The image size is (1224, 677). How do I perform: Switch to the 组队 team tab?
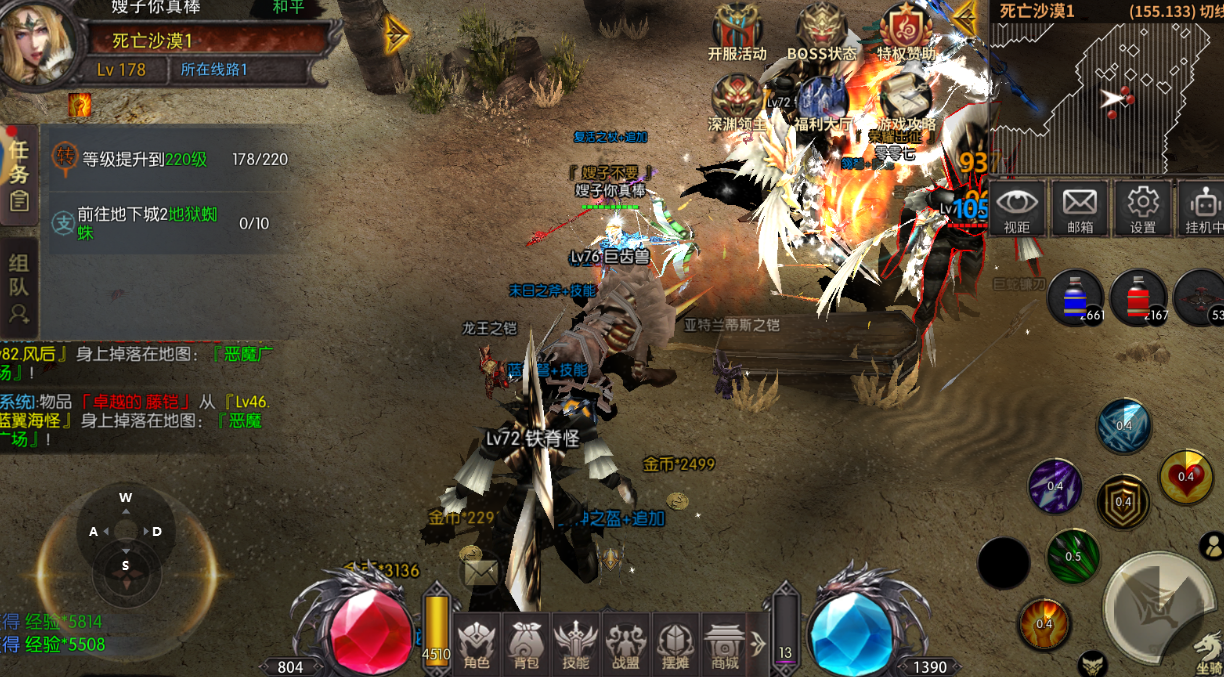(18, 286)
